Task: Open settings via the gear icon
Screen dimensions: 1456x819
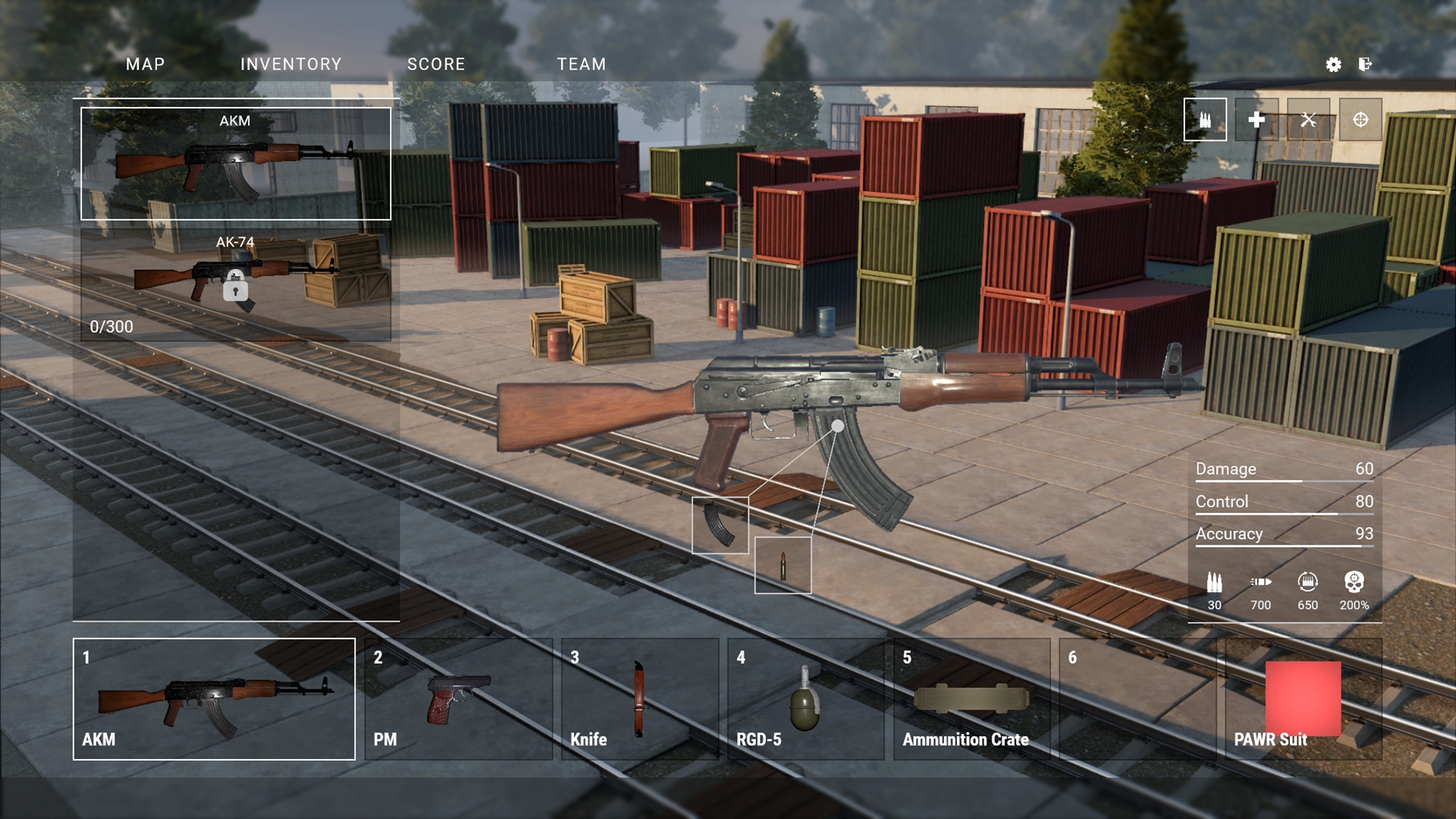Action: coord(1333,64)
